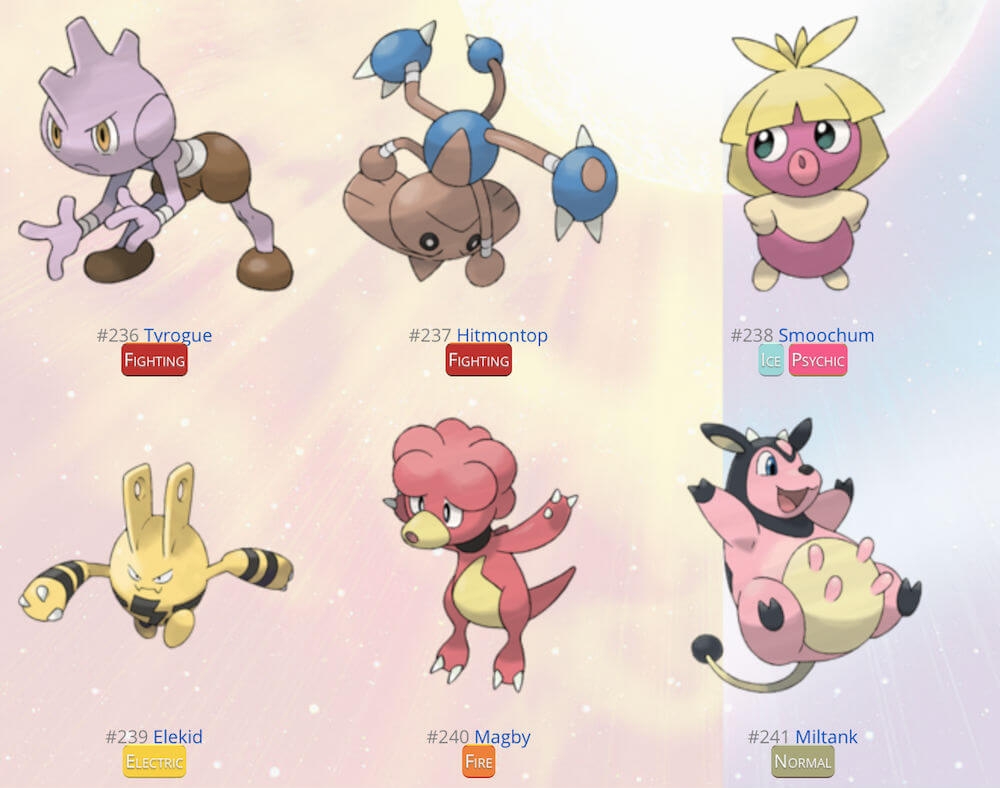The height and width of the screenshot is (788, 1000).
Task: Select Smoochum's Psychic type badge
Action: (x=817, y=360)
